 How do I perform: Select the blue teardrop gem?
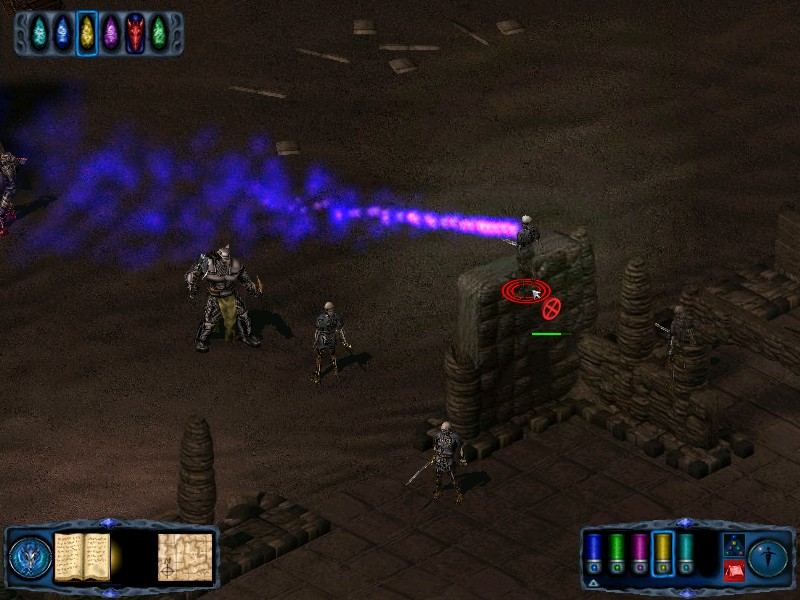[63, 33]
